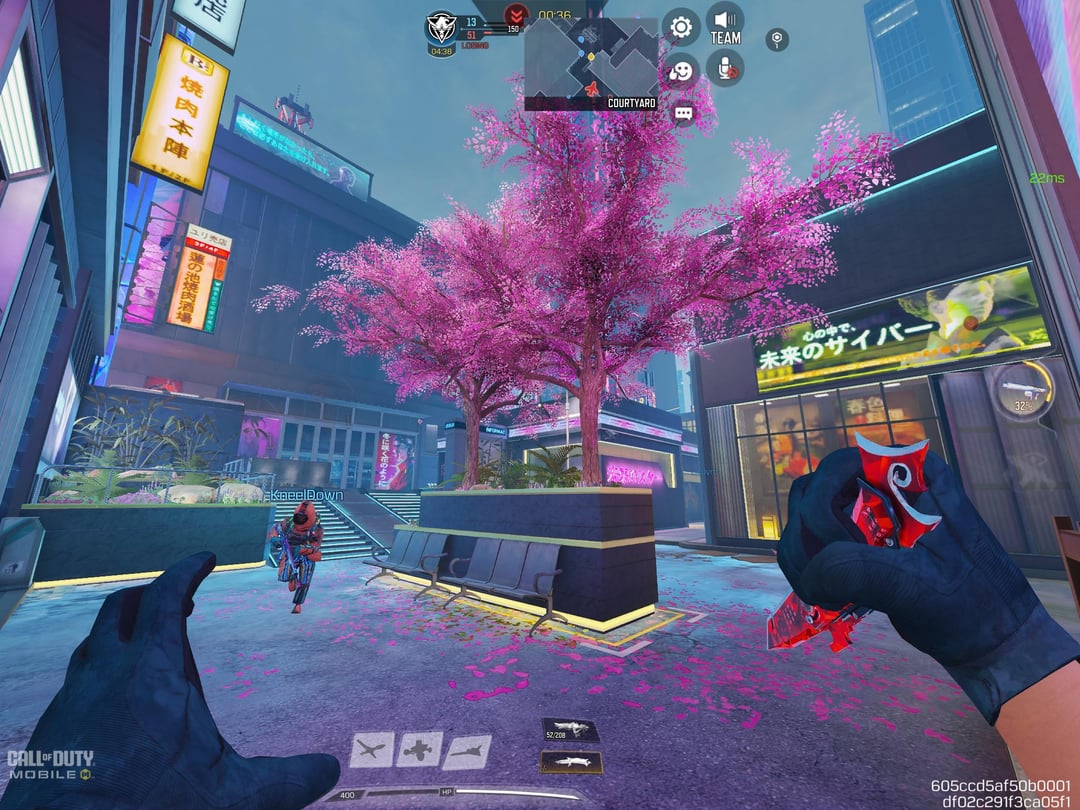Activate the UAV plane scorestreak

(371, 750)
